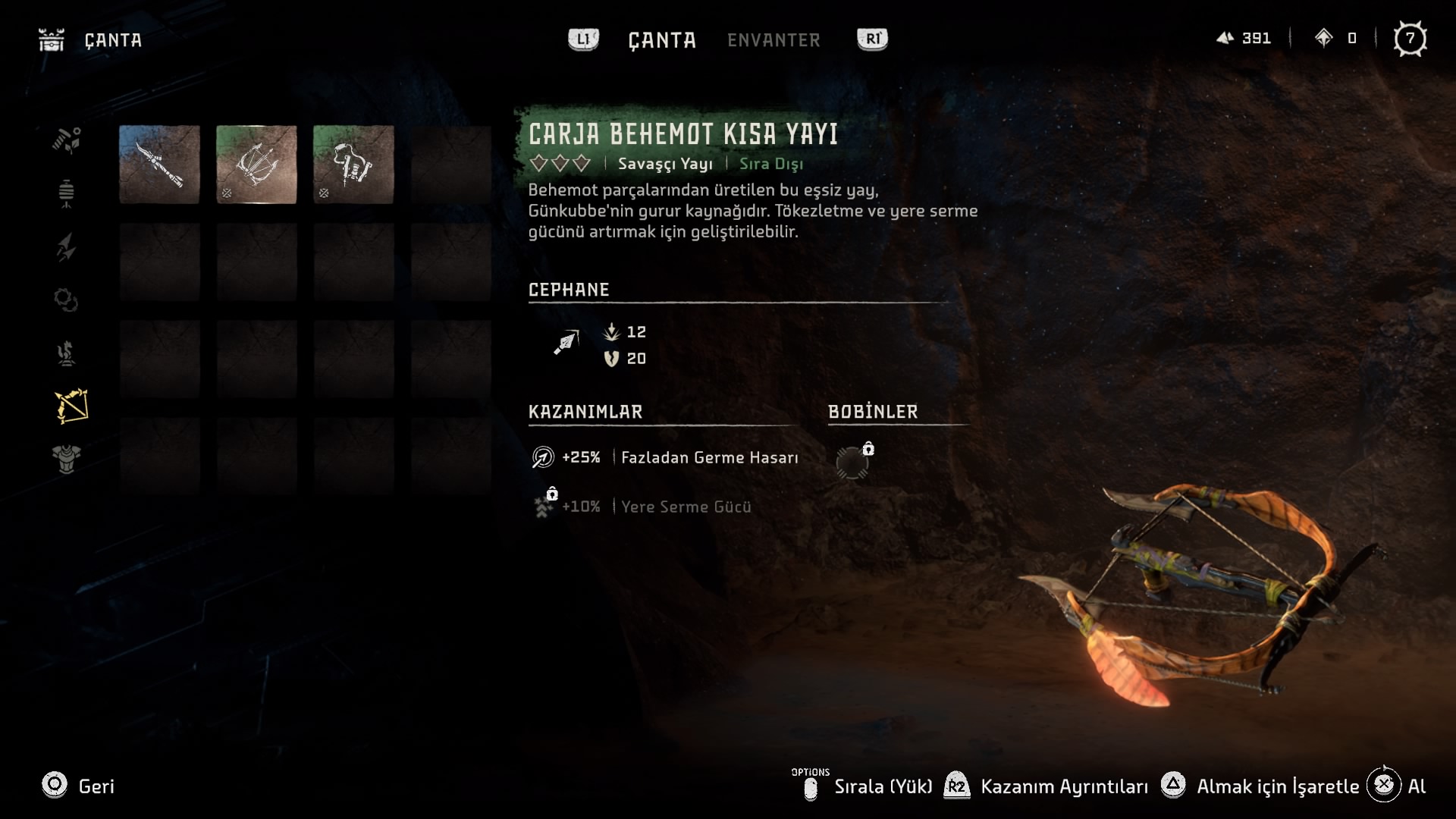
Task: Open the resources and plants category
Action: (x=67, y=140)
